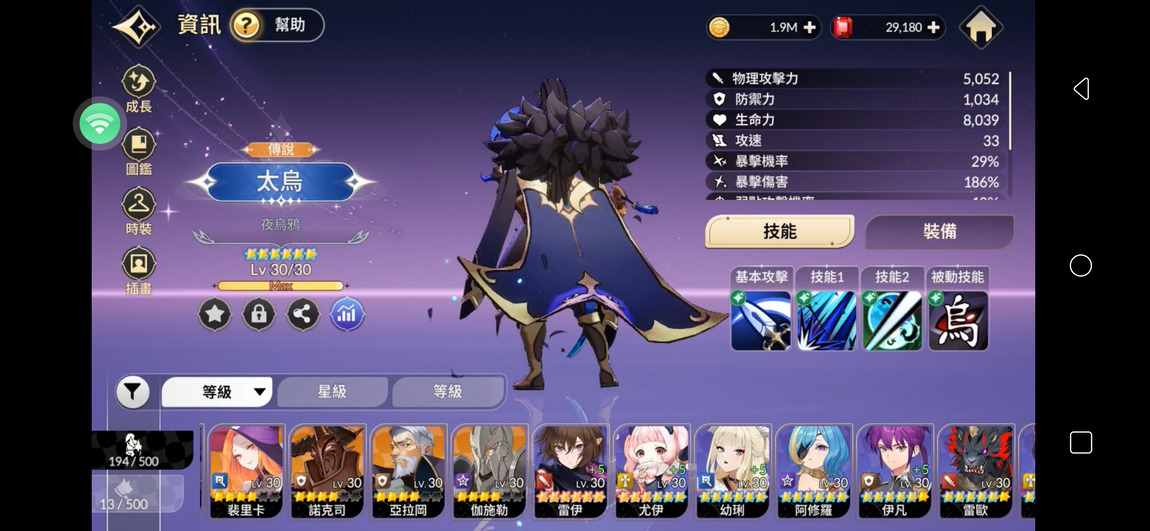View the 被動技能 passive skill icon
1150x531 pixels.
coord(958,320)
